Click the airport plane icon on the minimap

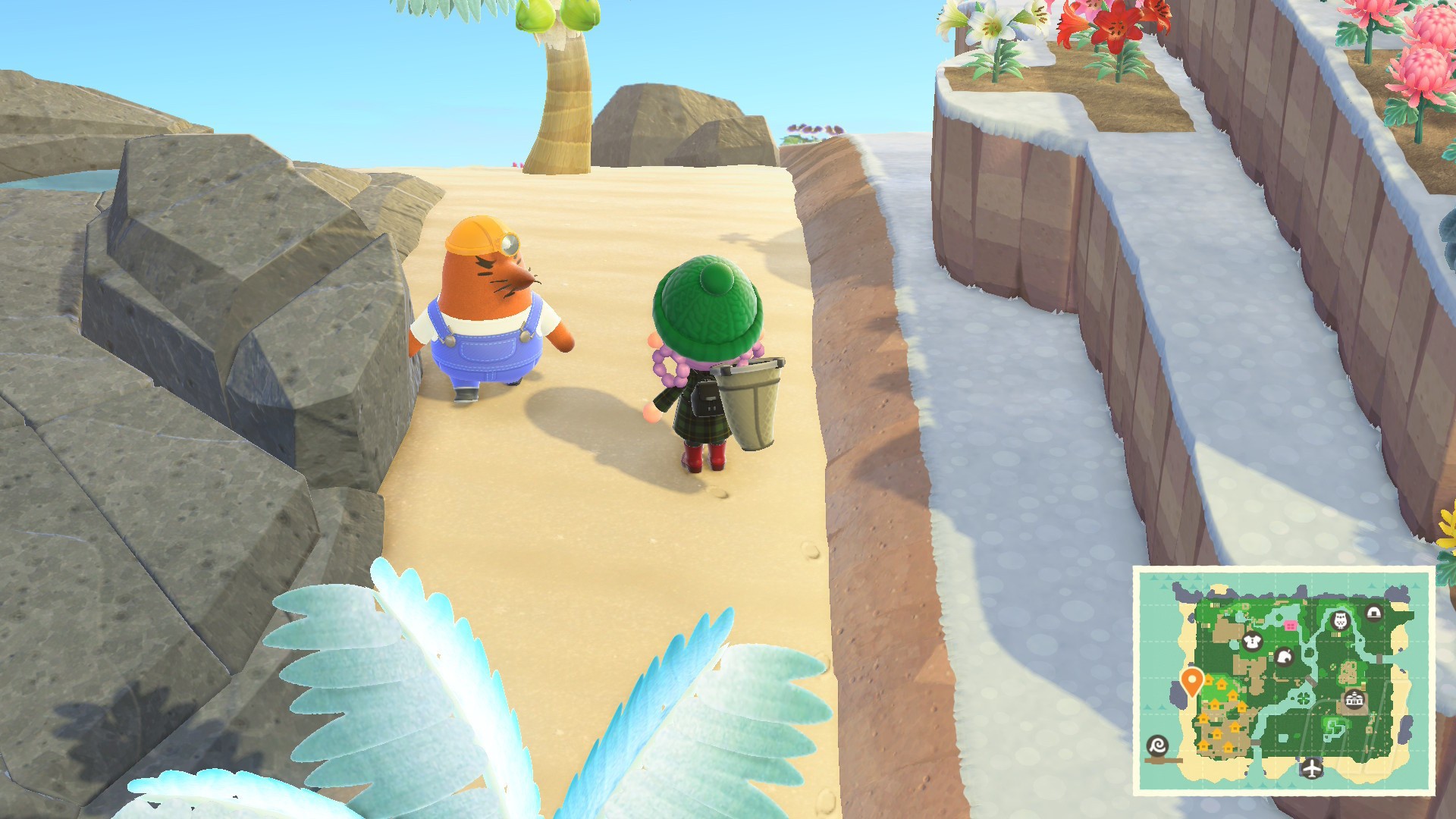(1311, 769)
